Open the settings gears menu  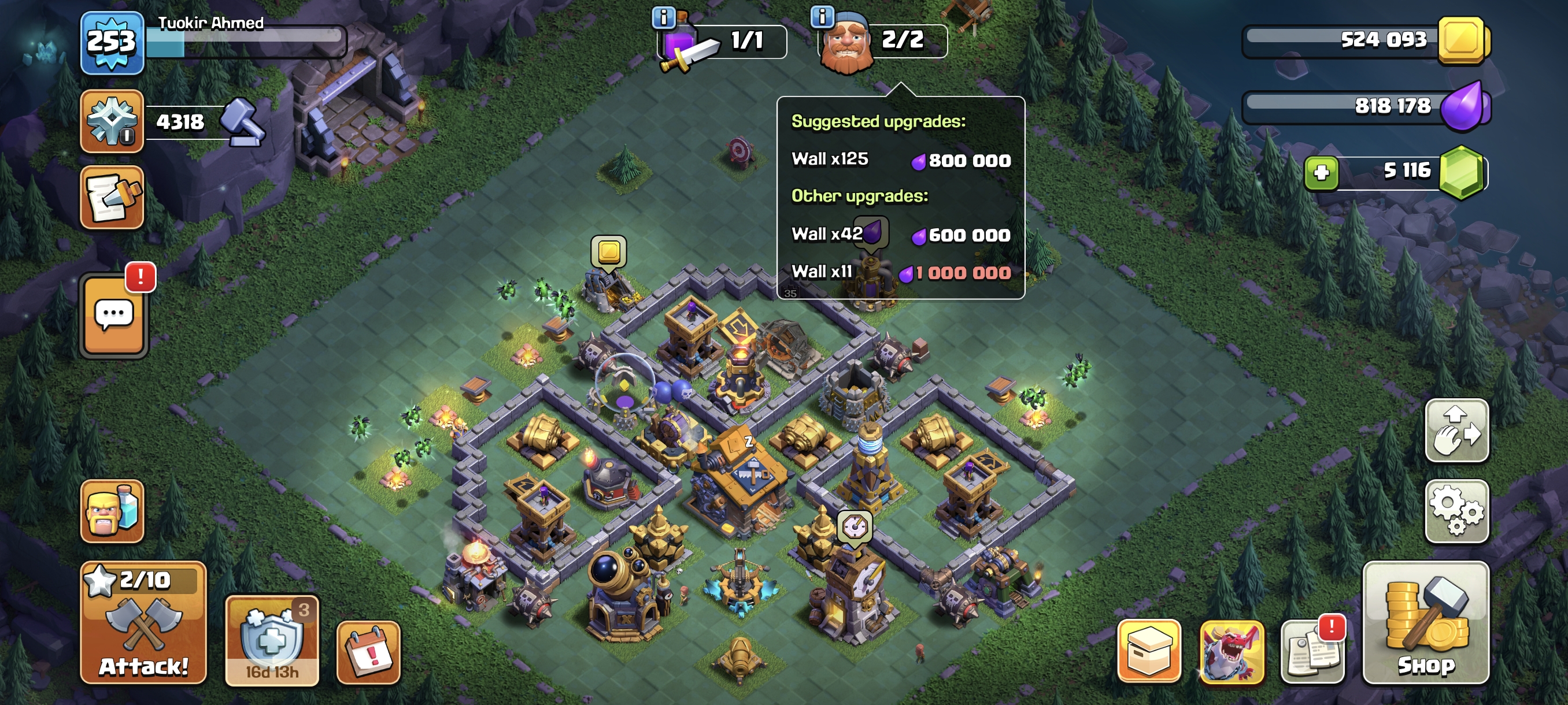(x=1456, y=510)
